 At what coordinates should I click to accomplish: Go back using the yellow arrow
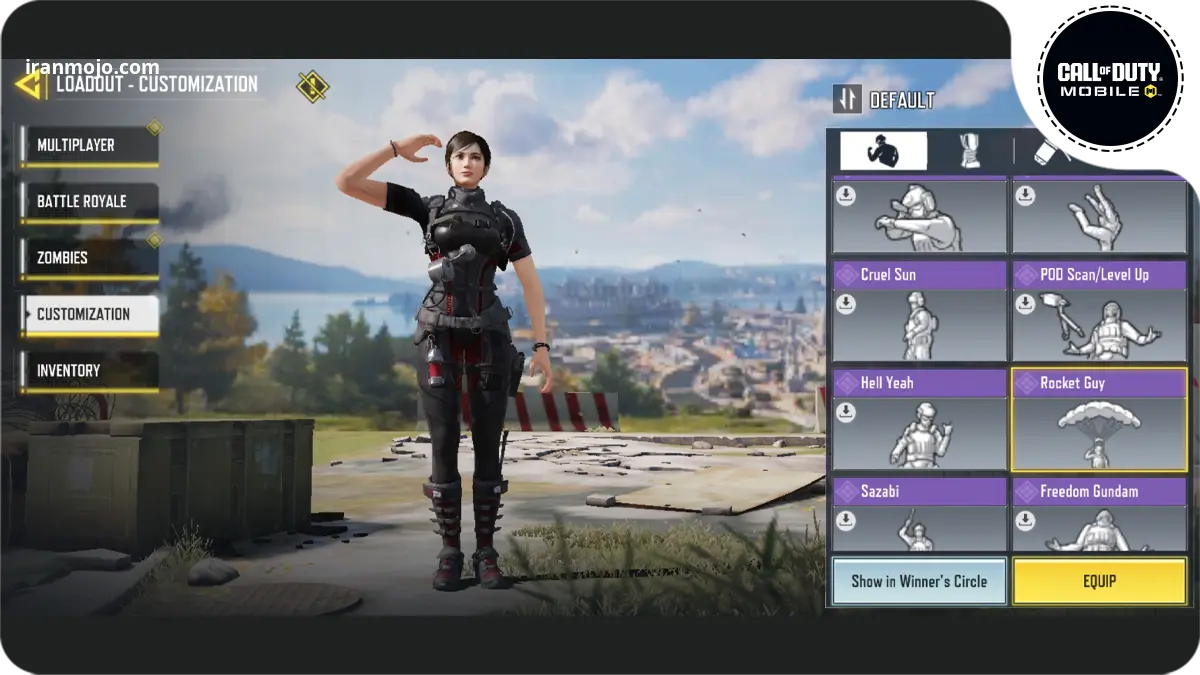click(29, 84)
